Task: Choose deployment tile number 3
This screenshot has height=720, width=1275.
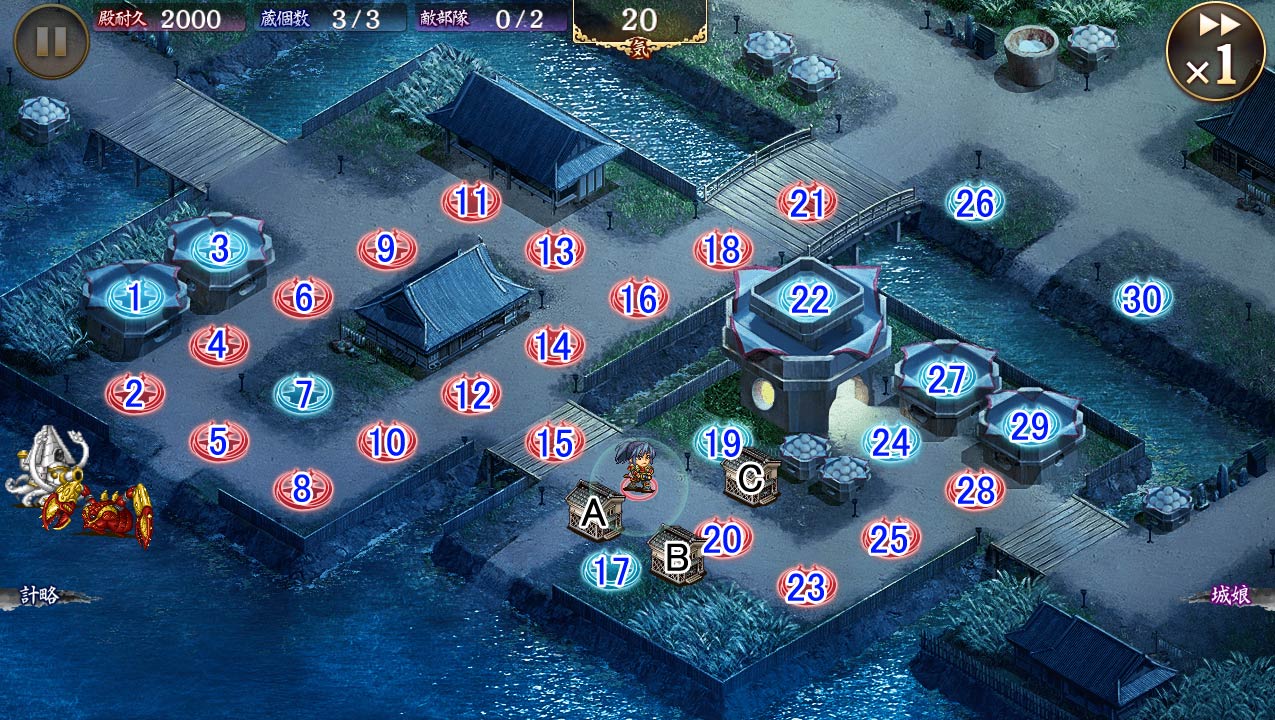Action: (220, 248)
